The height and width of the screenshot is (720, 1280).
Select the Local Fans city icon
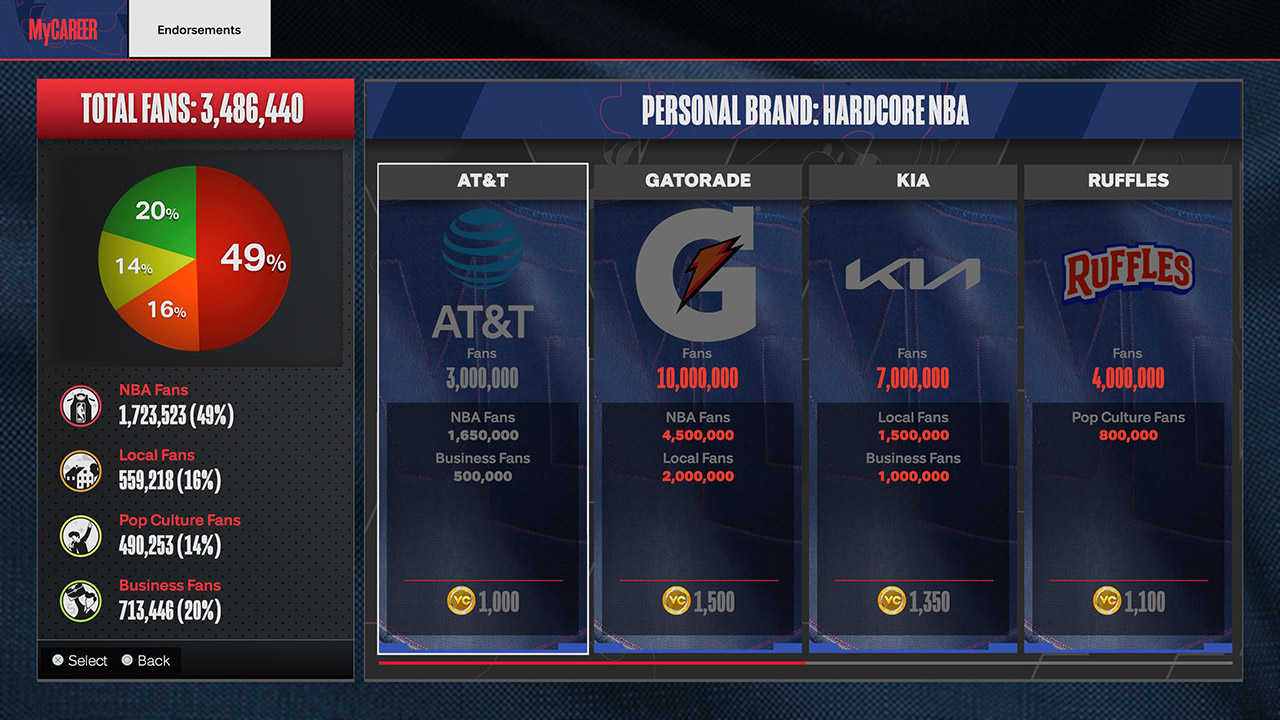[80, 470]
